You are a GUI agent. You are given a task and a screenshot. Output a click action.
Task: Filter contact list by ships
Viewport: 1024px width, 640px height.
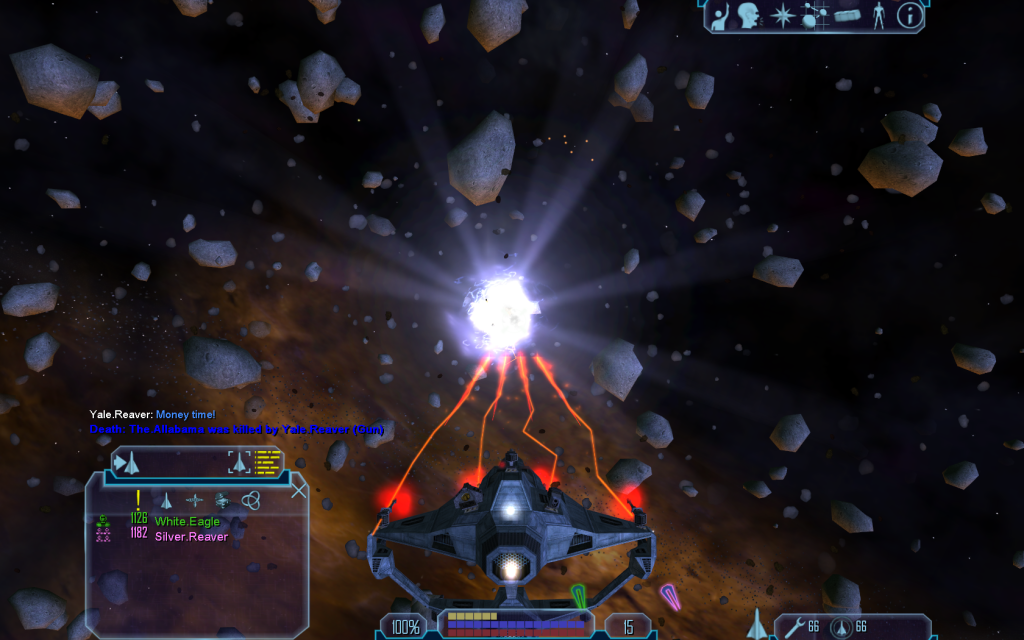[167, 499]
